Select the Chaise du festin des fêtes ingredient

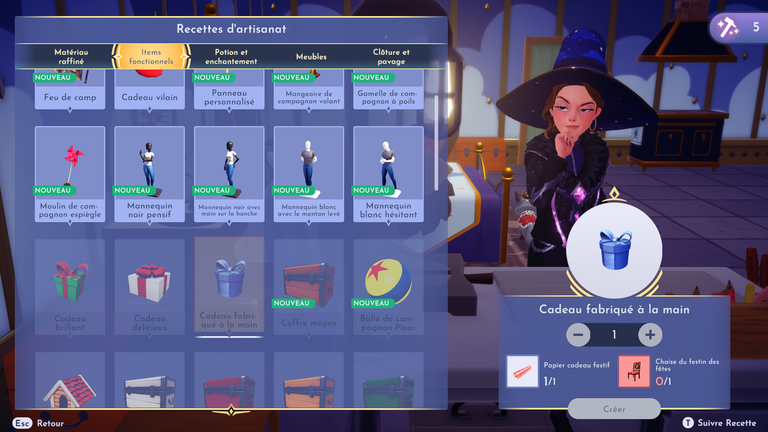point(633,372)
